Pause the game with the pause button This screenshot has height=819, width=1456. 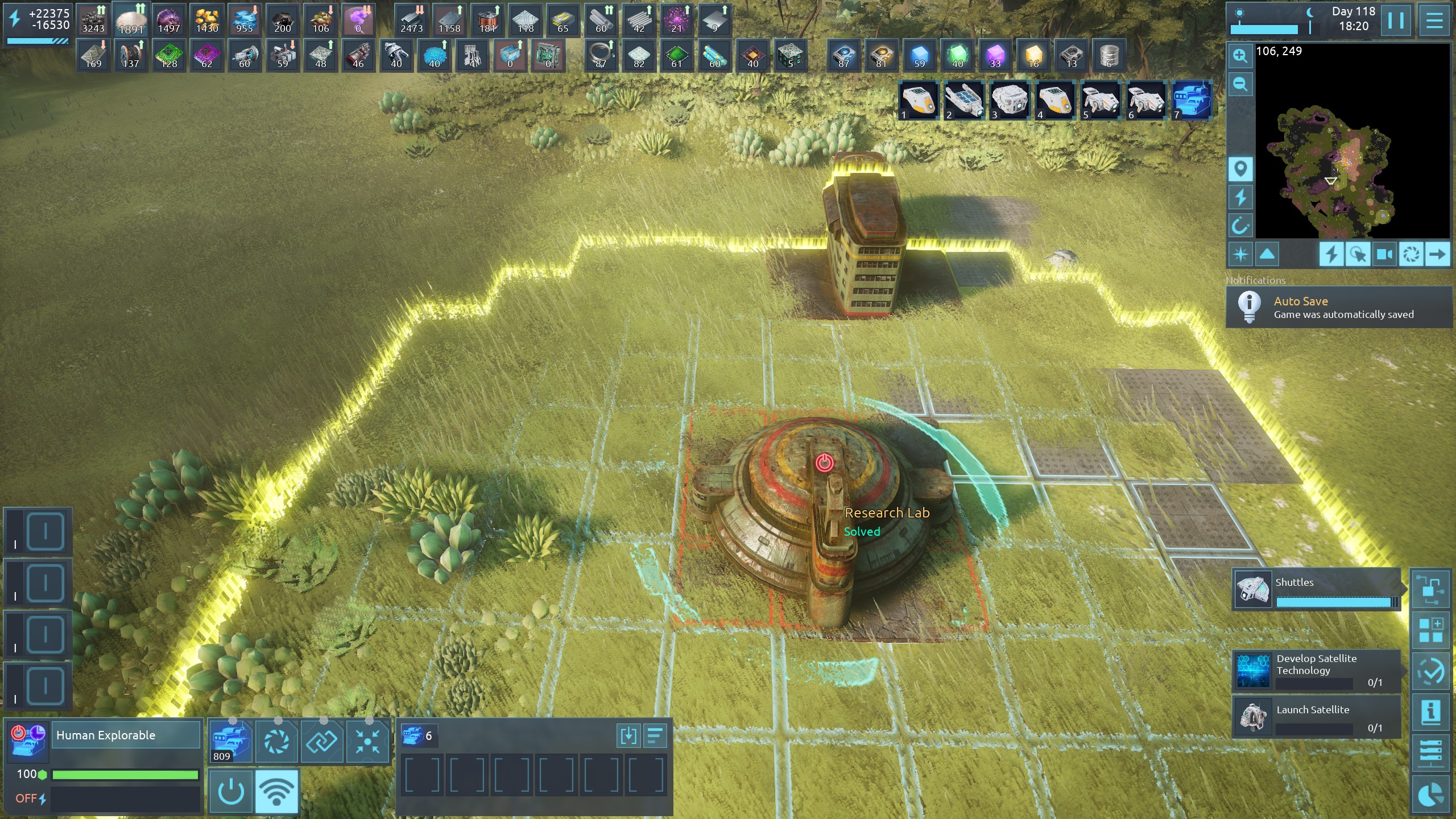[1396, 20]
